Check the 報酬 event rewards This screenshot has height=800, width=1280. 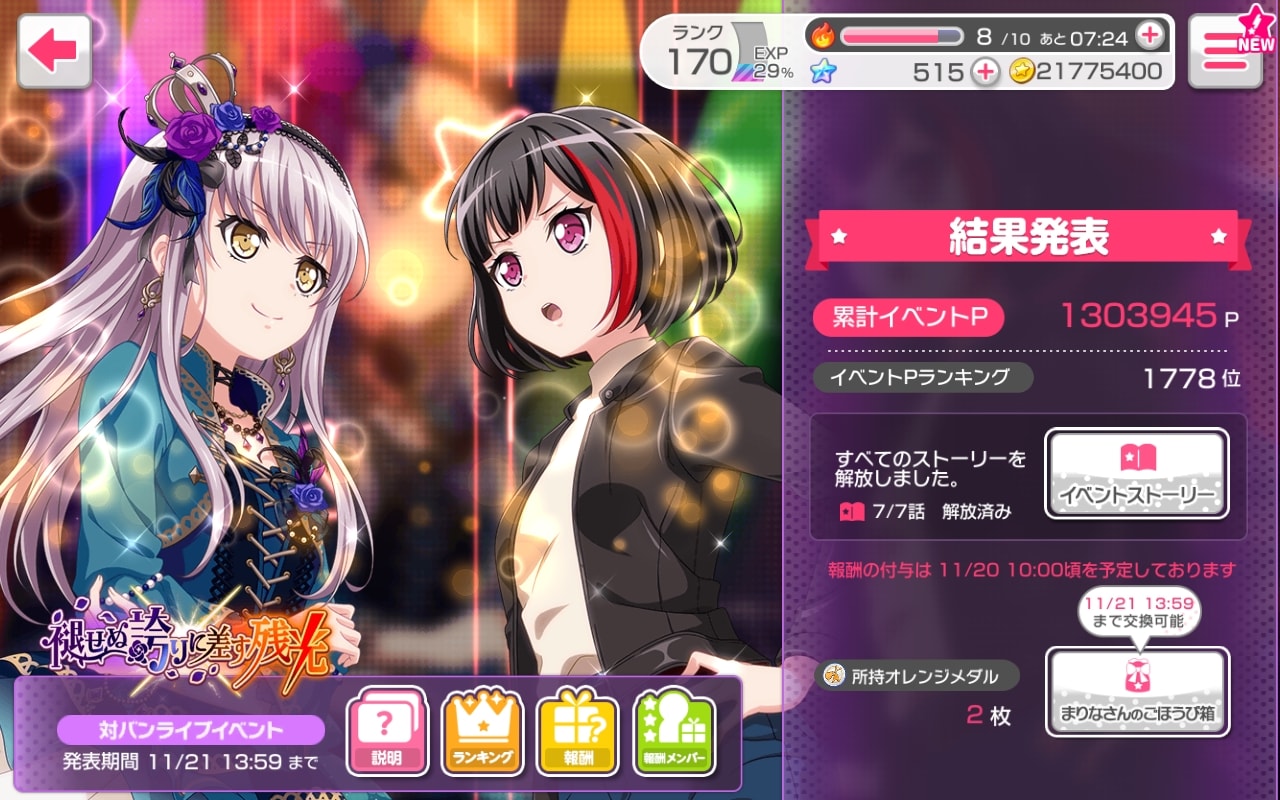(x=579, y=732)
